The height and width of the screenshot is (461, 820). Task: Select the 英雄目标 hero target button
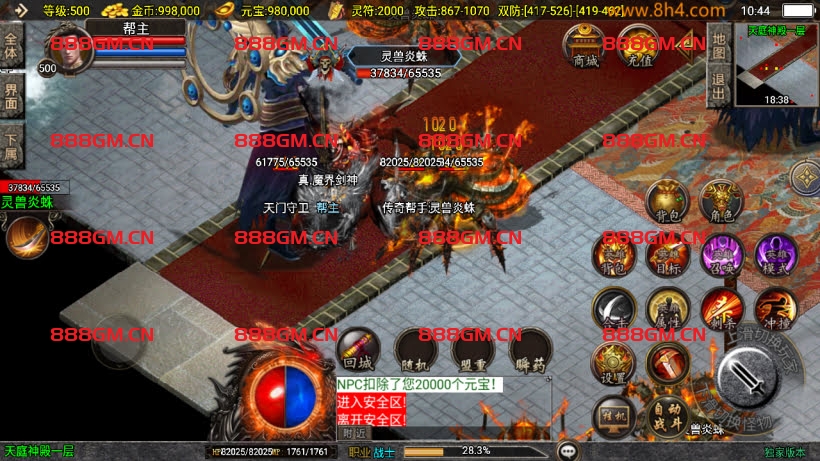point(667,254)
